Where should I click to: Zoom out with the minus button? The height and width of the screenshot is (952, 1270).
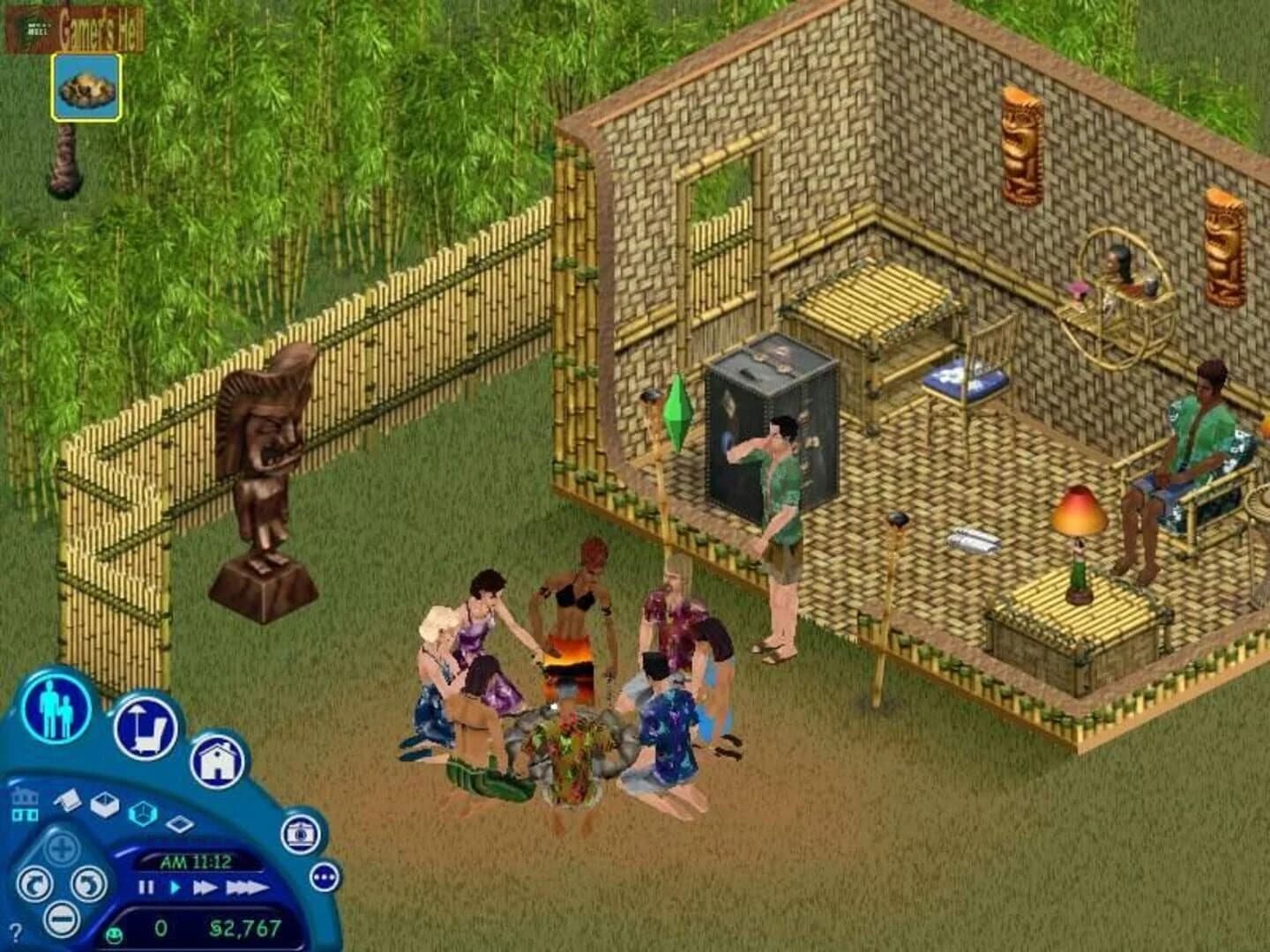click(x=62, y=920)
